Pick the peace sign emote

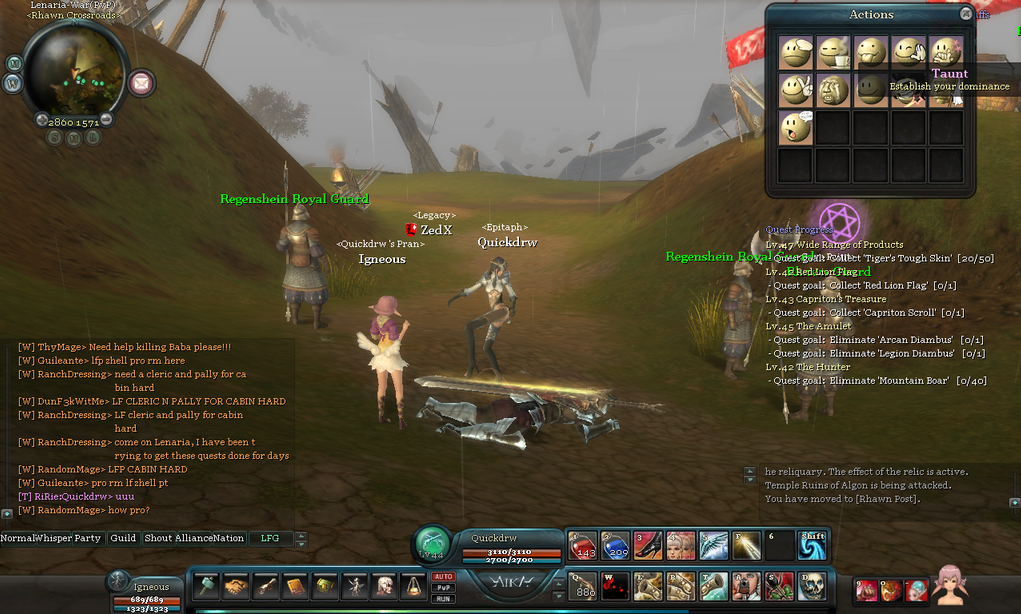(x=796, y=90)
